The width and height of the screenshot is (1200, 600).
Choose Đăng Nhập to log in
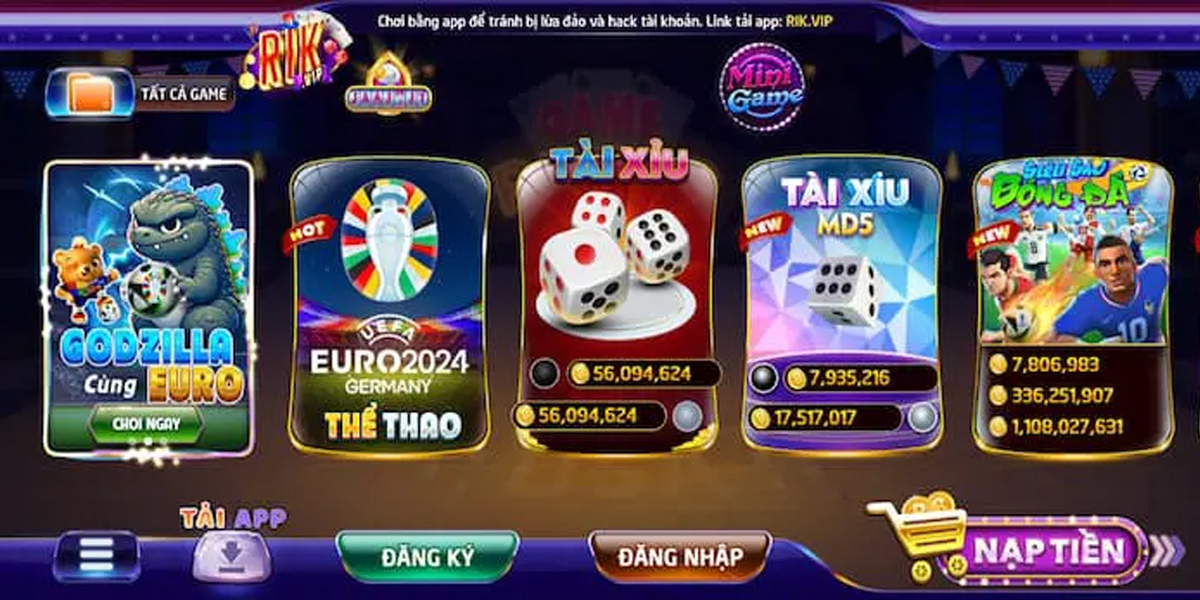click(x=680, y=557)
